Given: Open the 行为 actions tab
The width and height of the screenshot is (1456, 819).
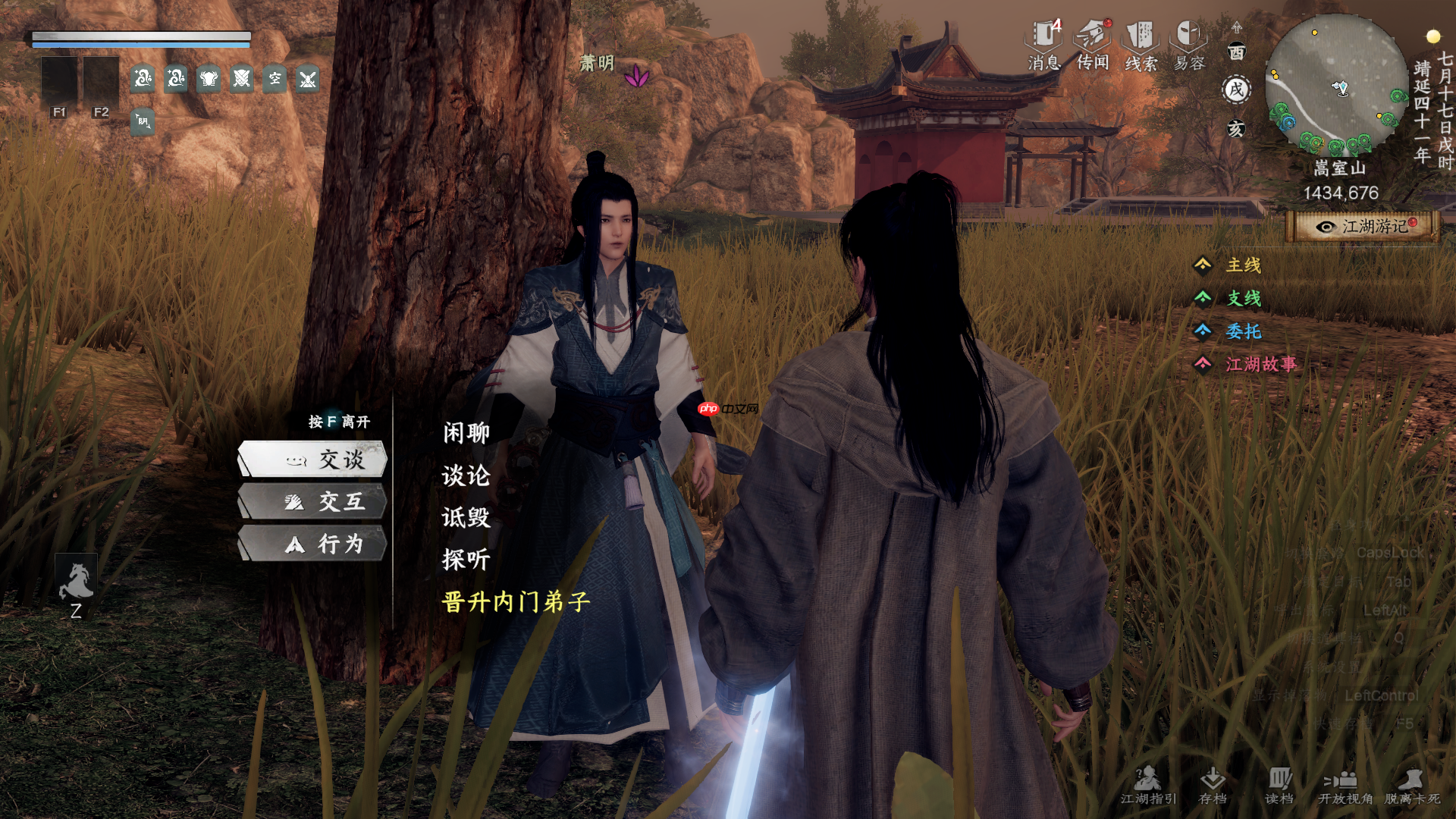Looking at the screenshot, I should (x=313, y=544).
